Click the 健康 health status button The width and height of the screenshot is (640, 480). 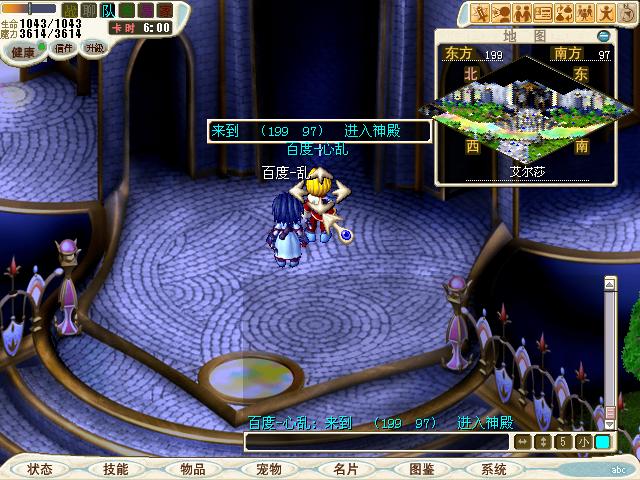pyautogui.click(x=22, y=47)
